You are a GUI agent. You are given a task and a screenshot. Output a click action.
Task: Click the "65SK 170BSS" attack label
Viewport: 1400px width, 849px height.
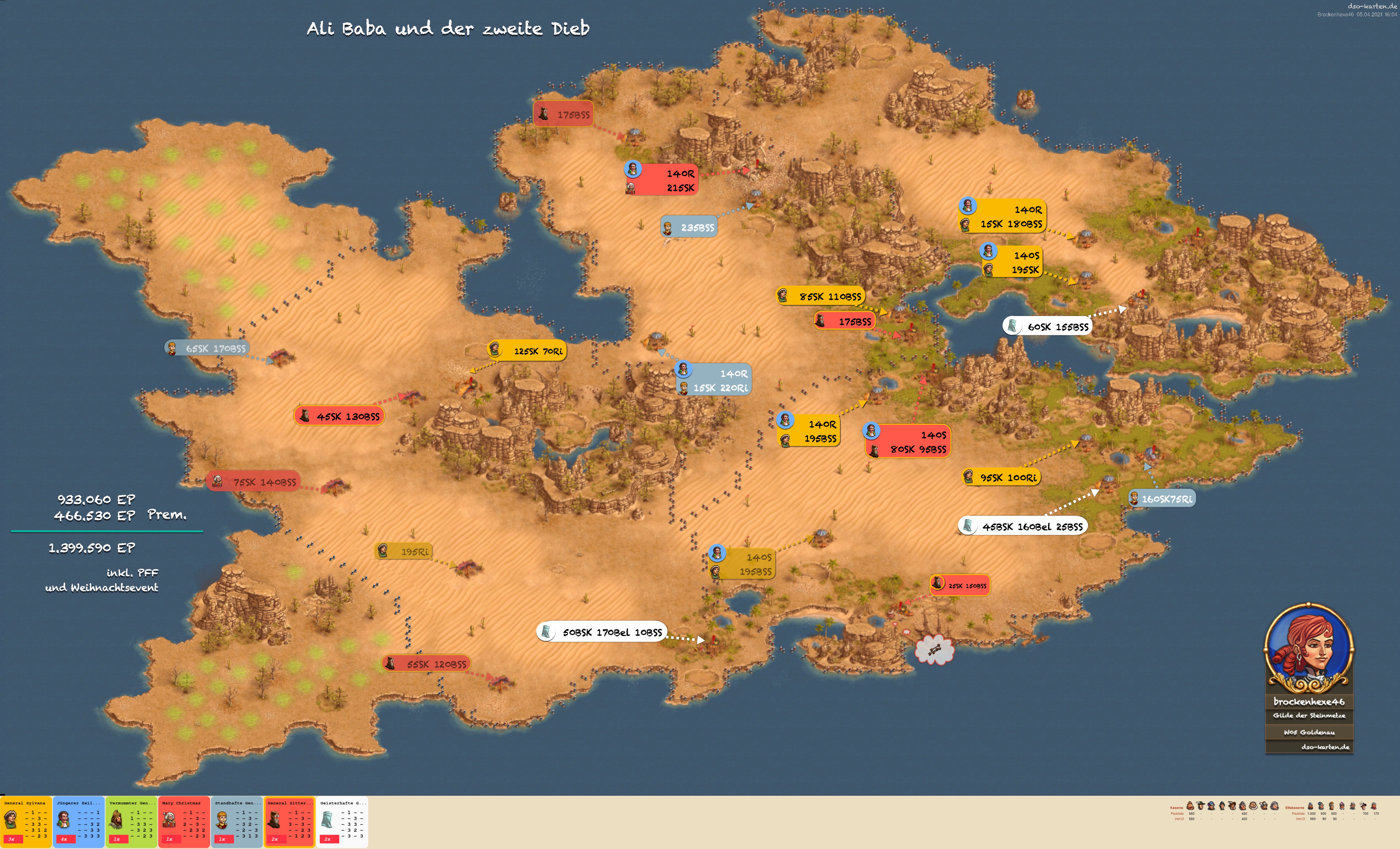(207, 348)
